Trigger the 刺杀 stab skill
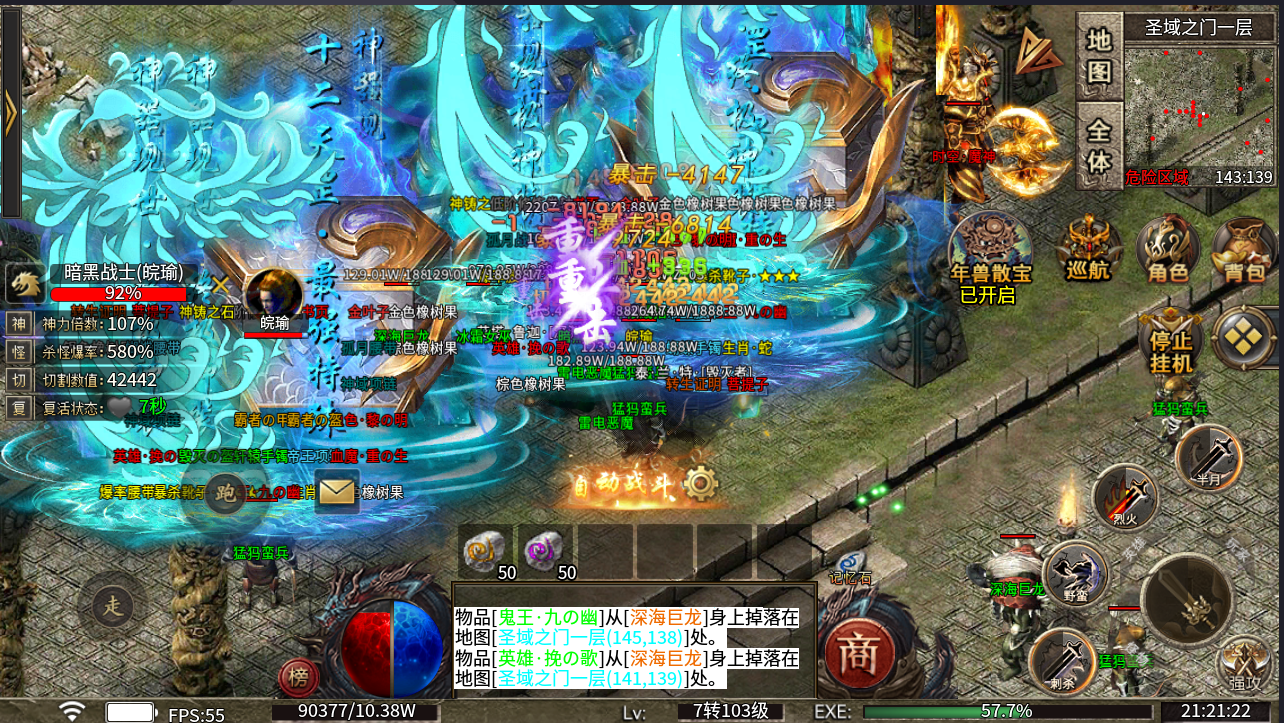This screenshot has width=1284, height=723. click(x=1062, y=660)
